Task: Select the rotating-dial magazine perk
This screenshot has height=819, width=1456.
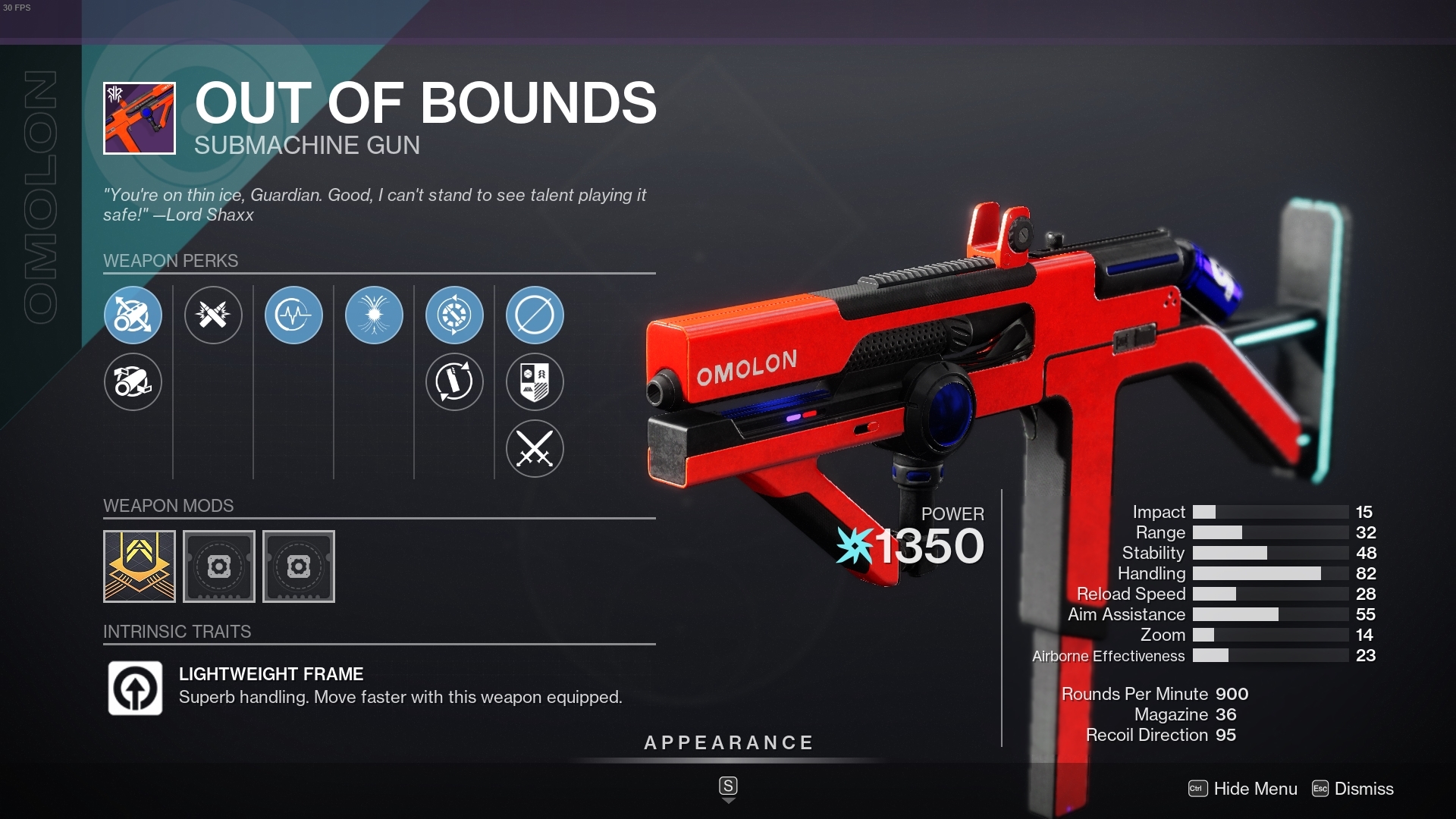Action: [453, 315]
